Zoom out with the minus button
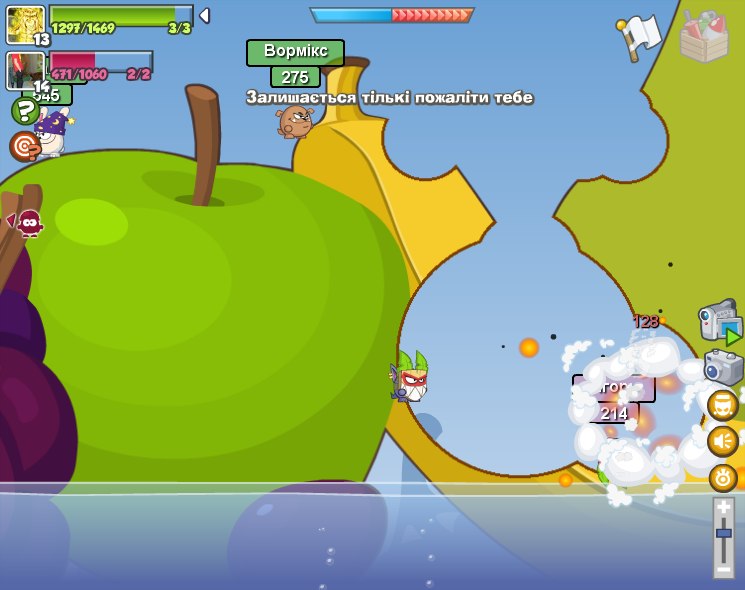 [723, 568]
